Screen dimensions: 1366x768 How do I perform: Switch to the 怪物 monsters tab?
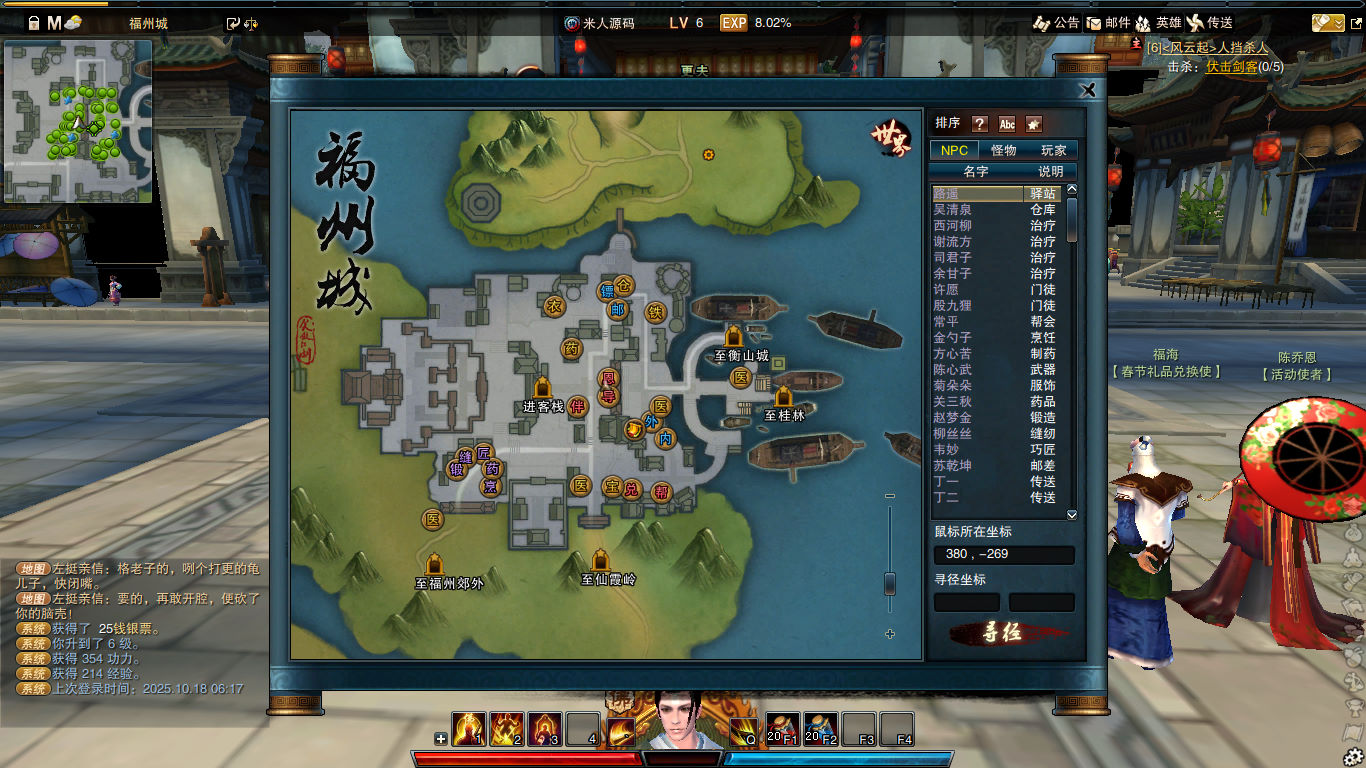tap(1003, 150)
